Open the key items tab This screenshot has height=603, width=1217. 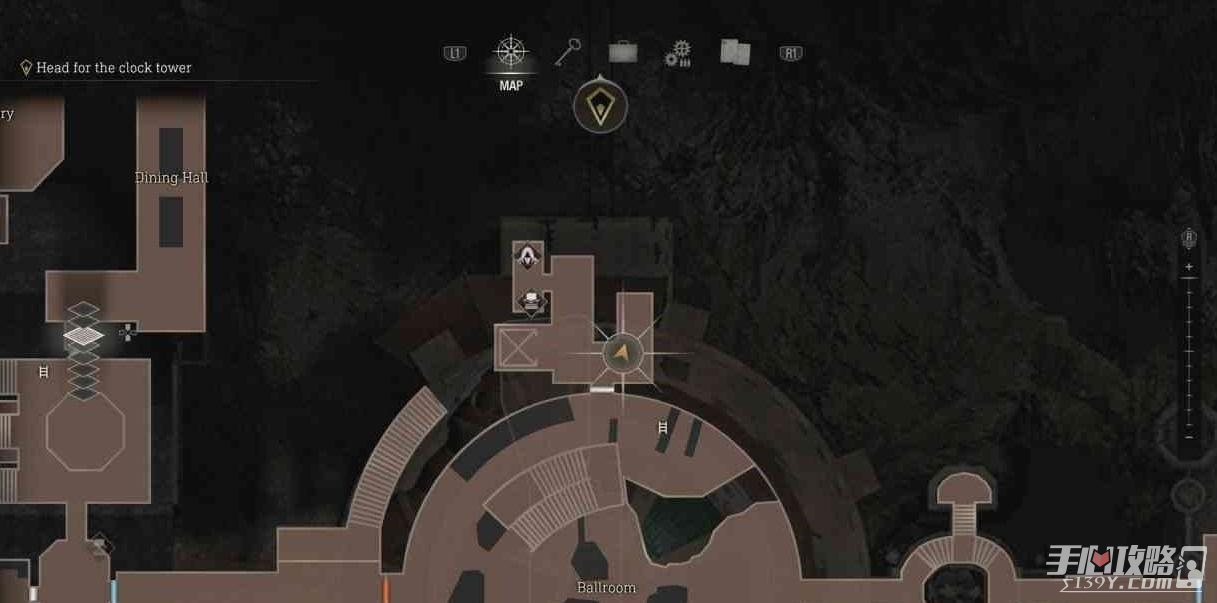[568, 52]
